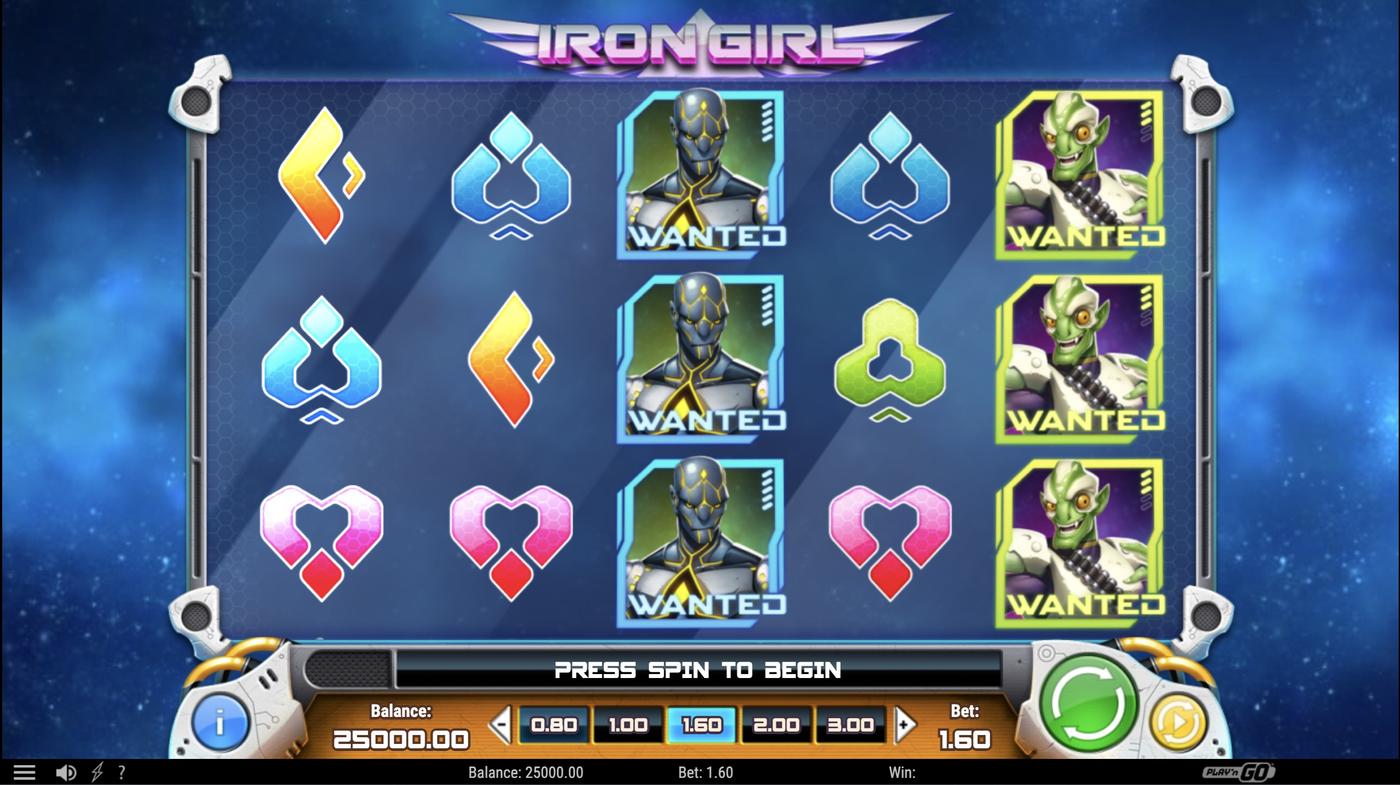Select the 3.00 bet option
This screenshot has width=1400, height=785.
coord(851,724)
